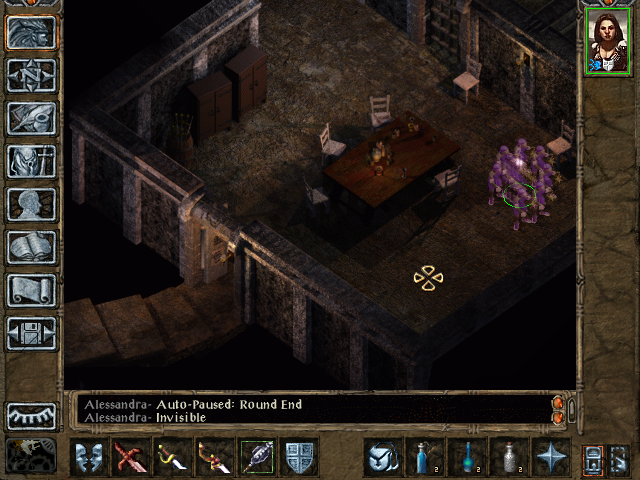Open the mage spellbook

coord(32,247)
